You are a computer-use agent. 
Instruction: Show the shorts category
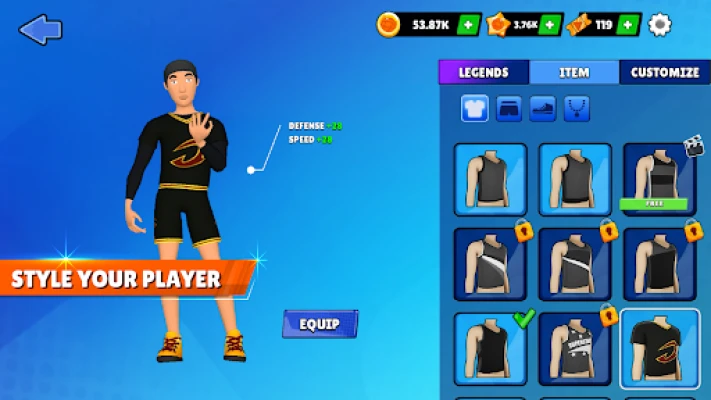tap(509, 108)
